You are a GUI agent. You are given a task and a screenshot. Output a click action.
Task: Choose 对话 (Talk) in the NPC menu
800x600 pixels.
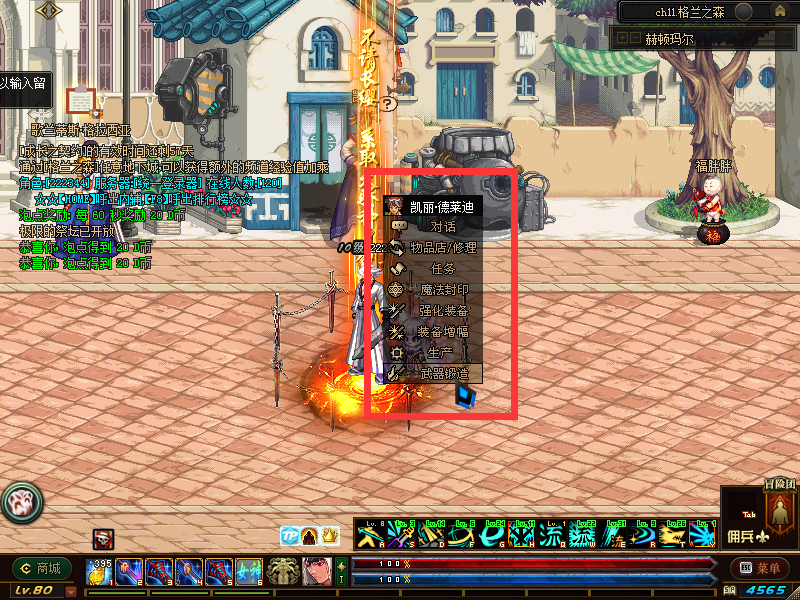coord(430,227)
